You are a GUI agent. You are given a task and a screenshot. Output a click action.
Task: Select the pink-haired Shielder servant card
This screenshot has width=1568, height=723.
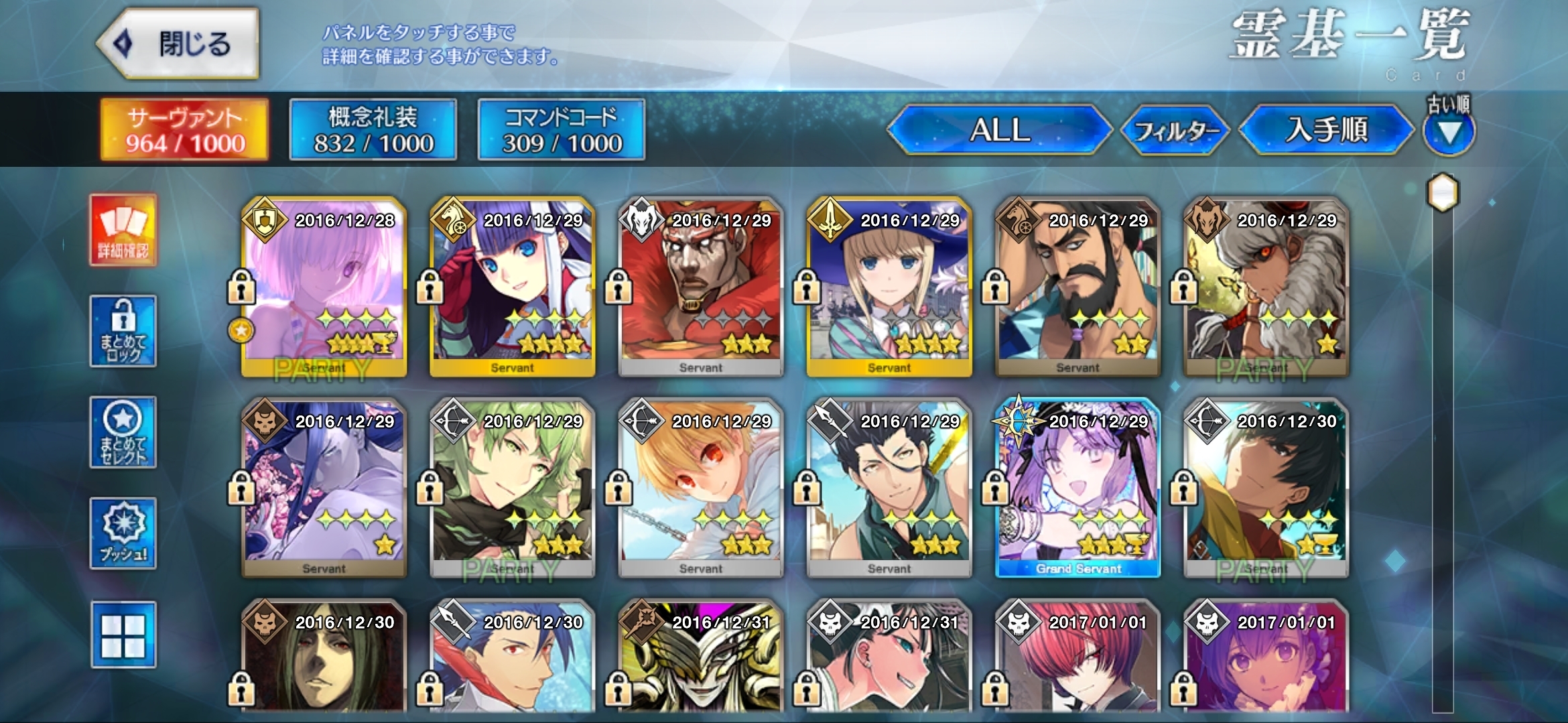click(324, 286)
